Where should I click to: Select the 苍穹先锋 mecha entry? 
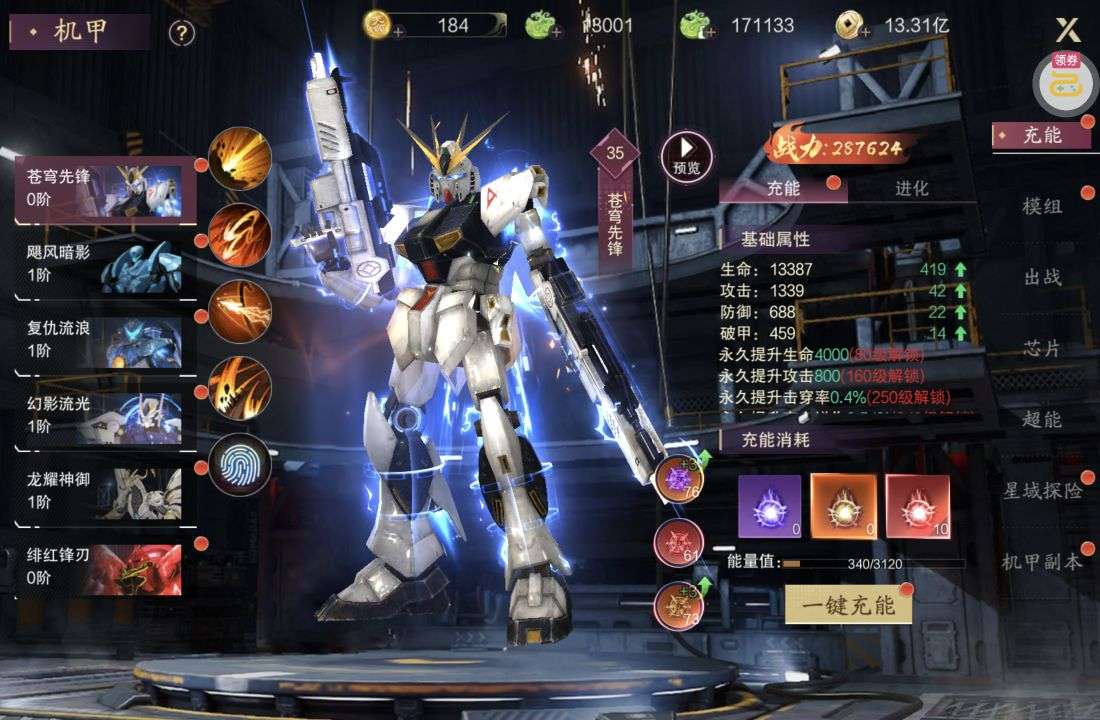pos(105,188)
